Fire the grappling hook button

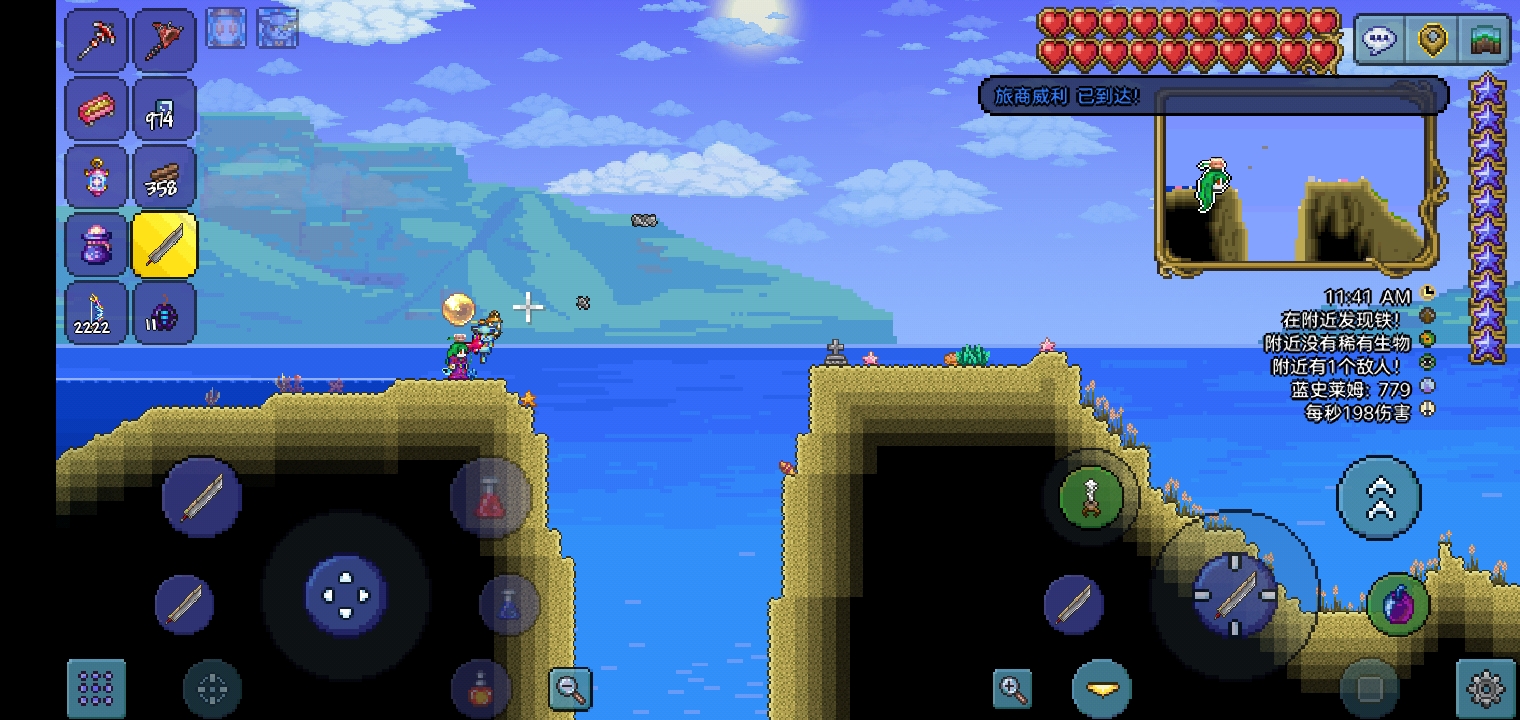(x=1091, y=497)
